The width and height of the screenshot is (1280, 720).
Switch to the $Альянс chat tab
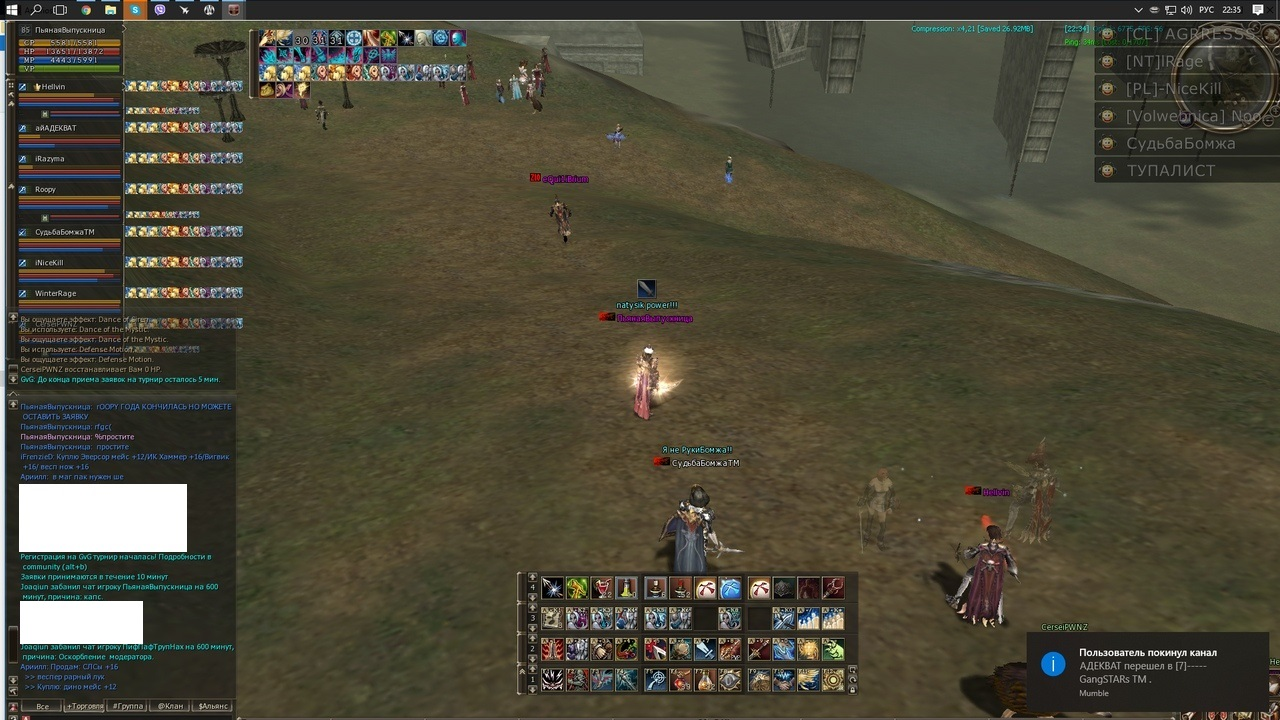[x=212, y=706]
